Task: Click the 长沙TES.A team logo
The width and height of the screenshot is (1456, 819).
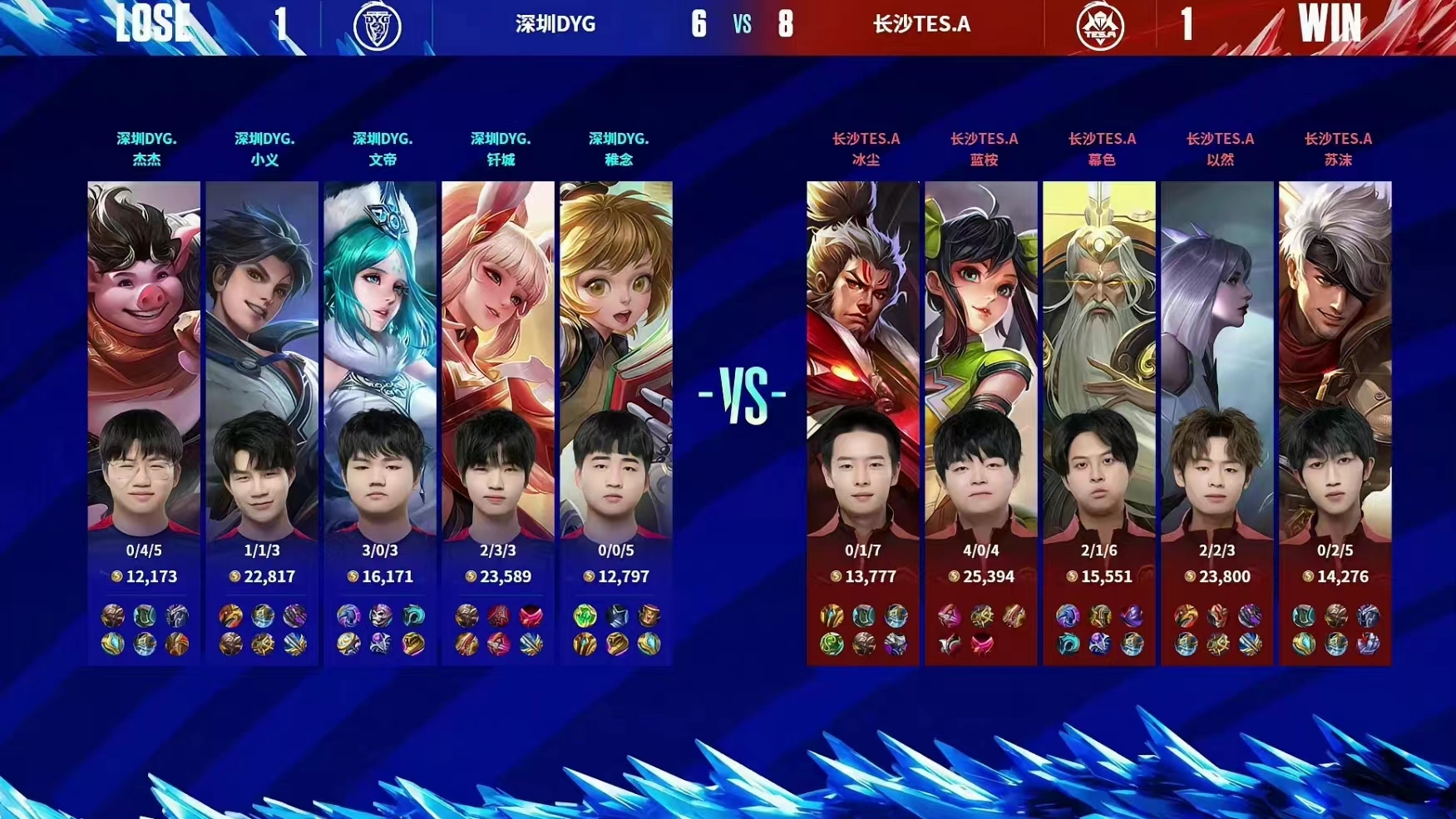Action: [x=1100, y=26]
